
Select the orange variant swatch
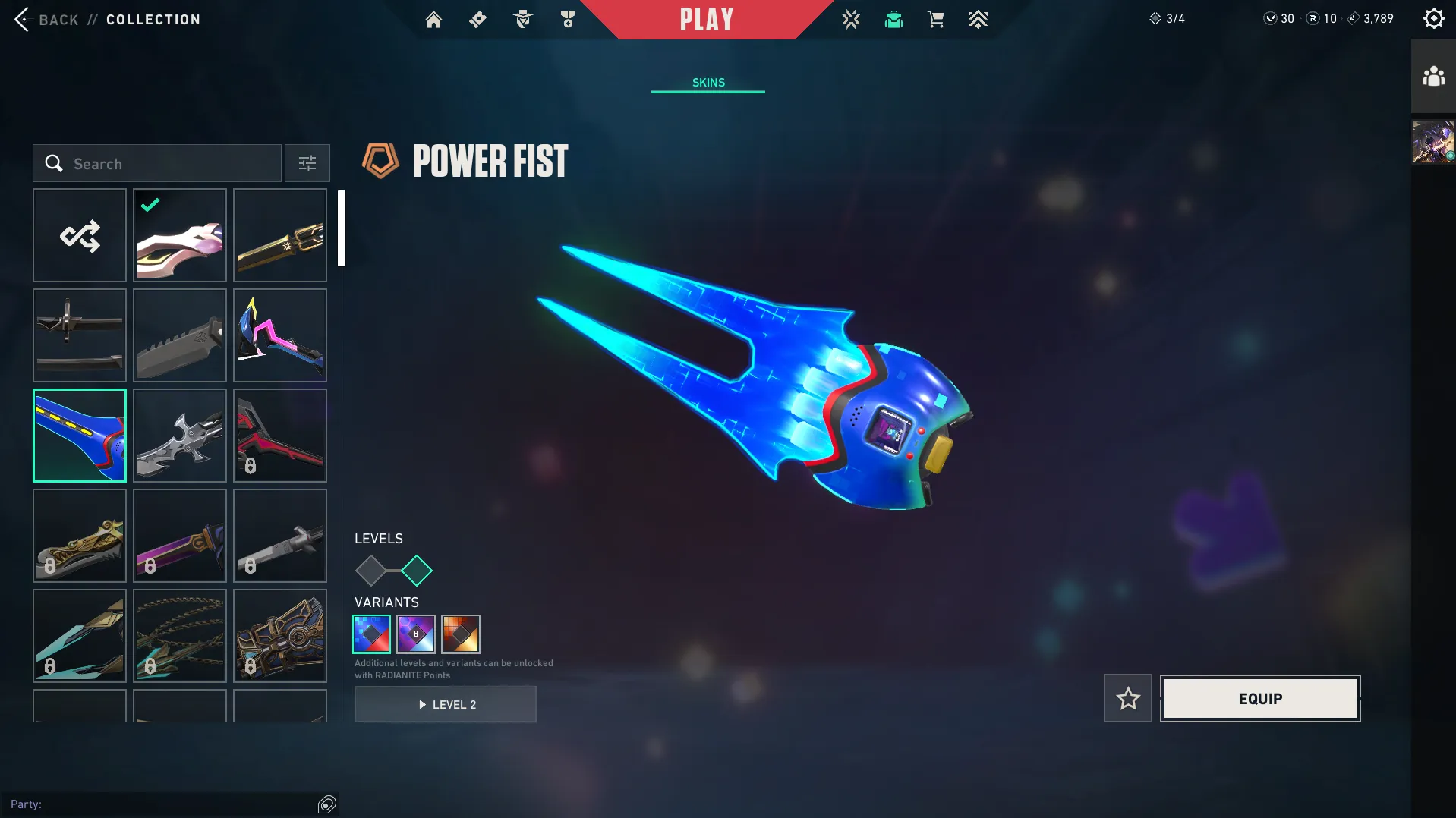461,634
